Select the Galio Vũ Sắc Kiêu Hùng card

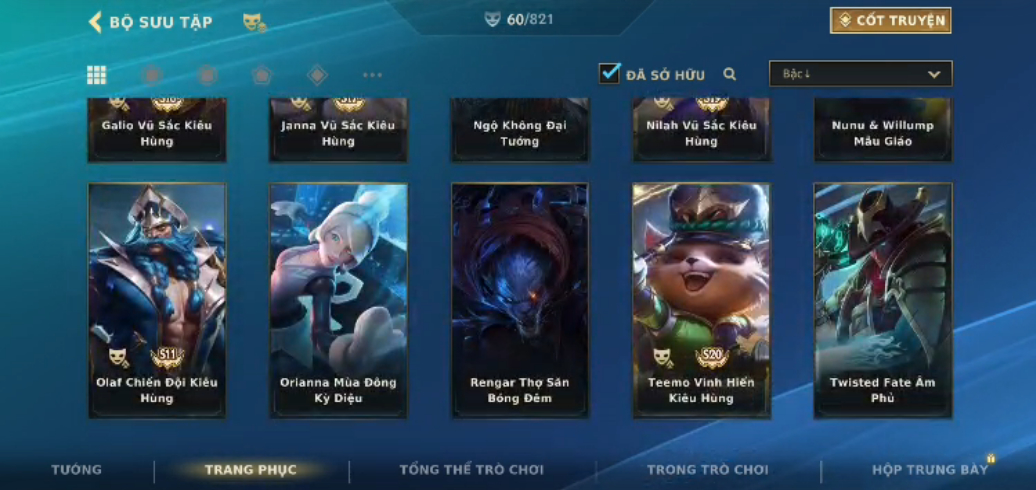pos(157,132)
